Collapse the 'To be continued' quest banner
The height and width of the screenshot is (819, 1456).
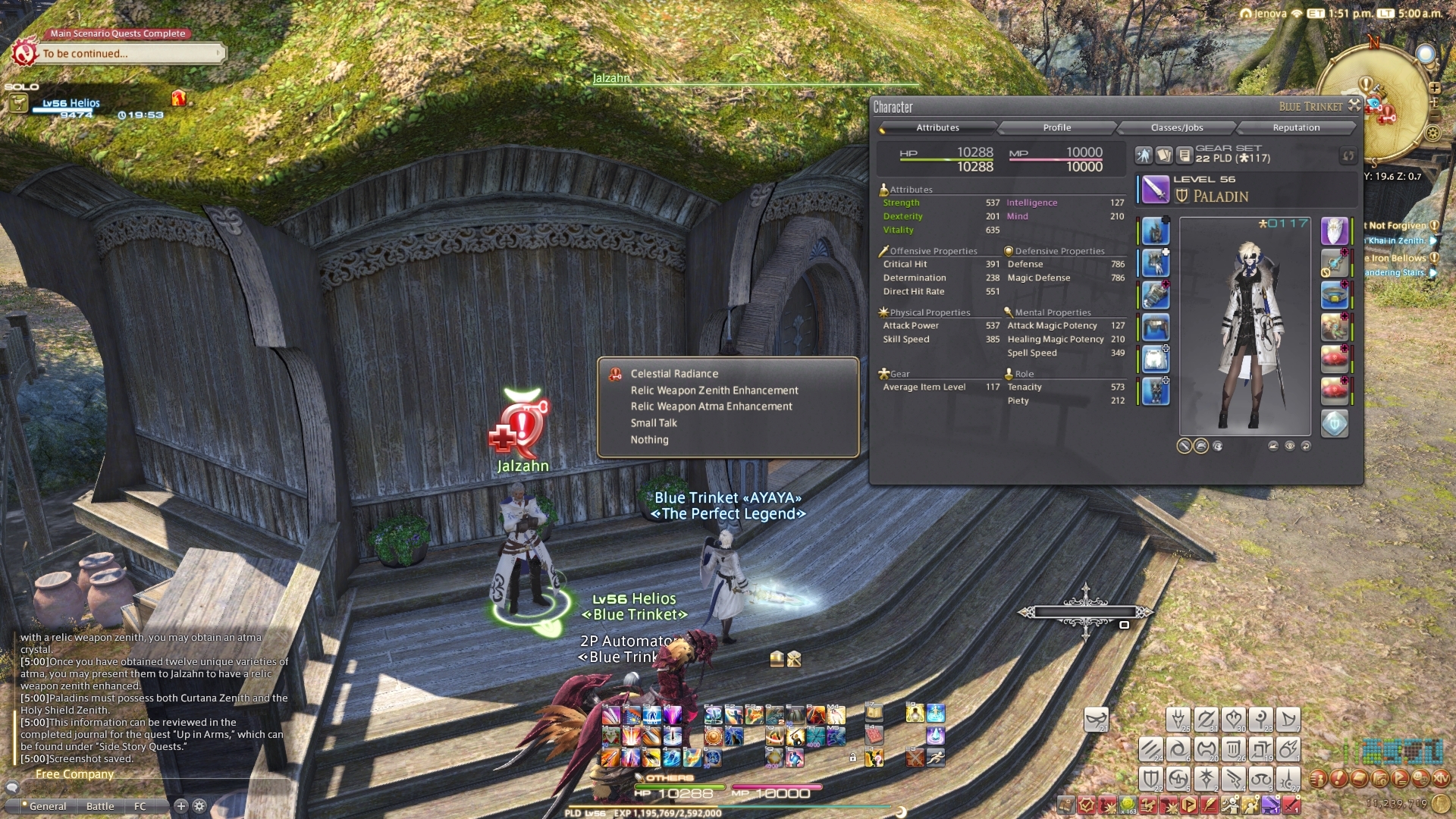[x=218, y=53]
